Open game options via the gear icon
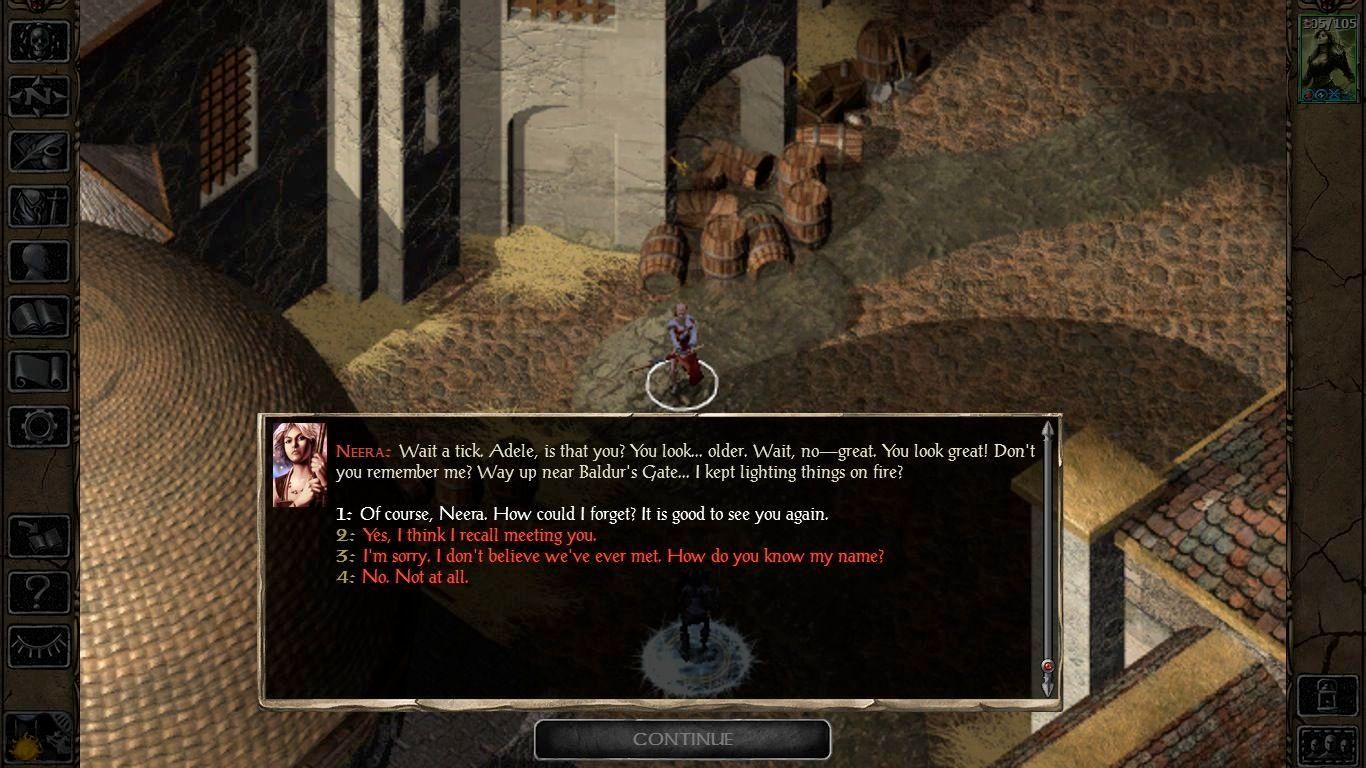This screenshot has width=1366, height=768. tap(39, 427)
